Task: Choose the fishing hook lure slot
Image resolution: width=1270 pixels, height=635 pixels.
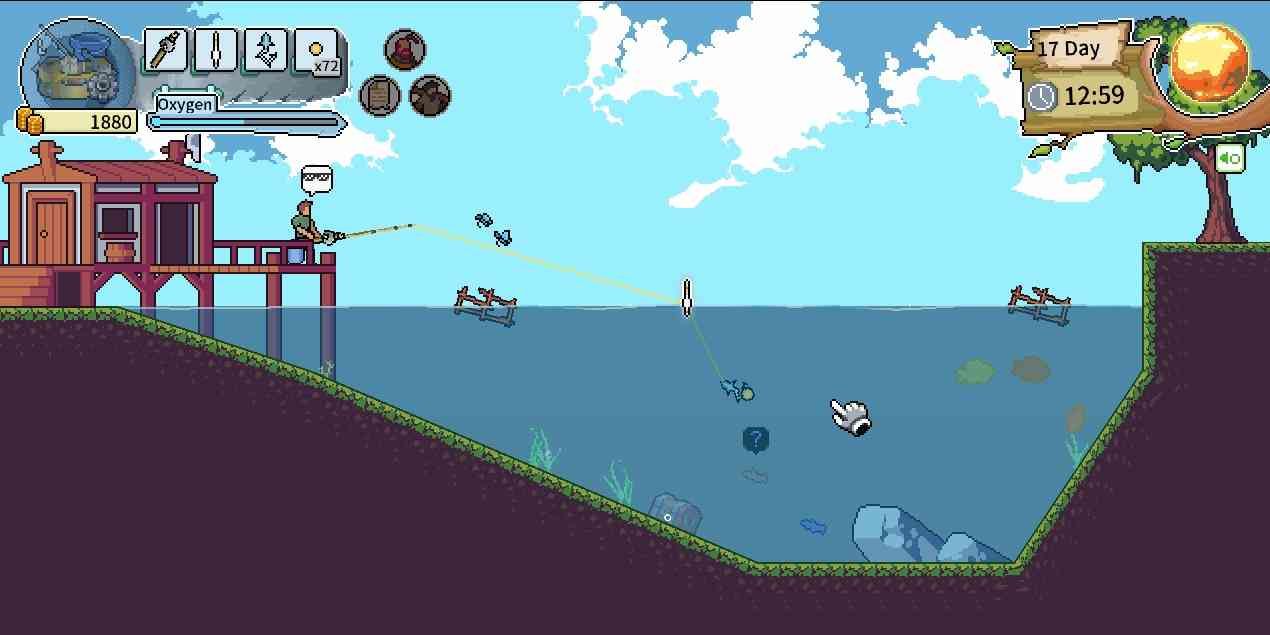Action: pos(266,49)
